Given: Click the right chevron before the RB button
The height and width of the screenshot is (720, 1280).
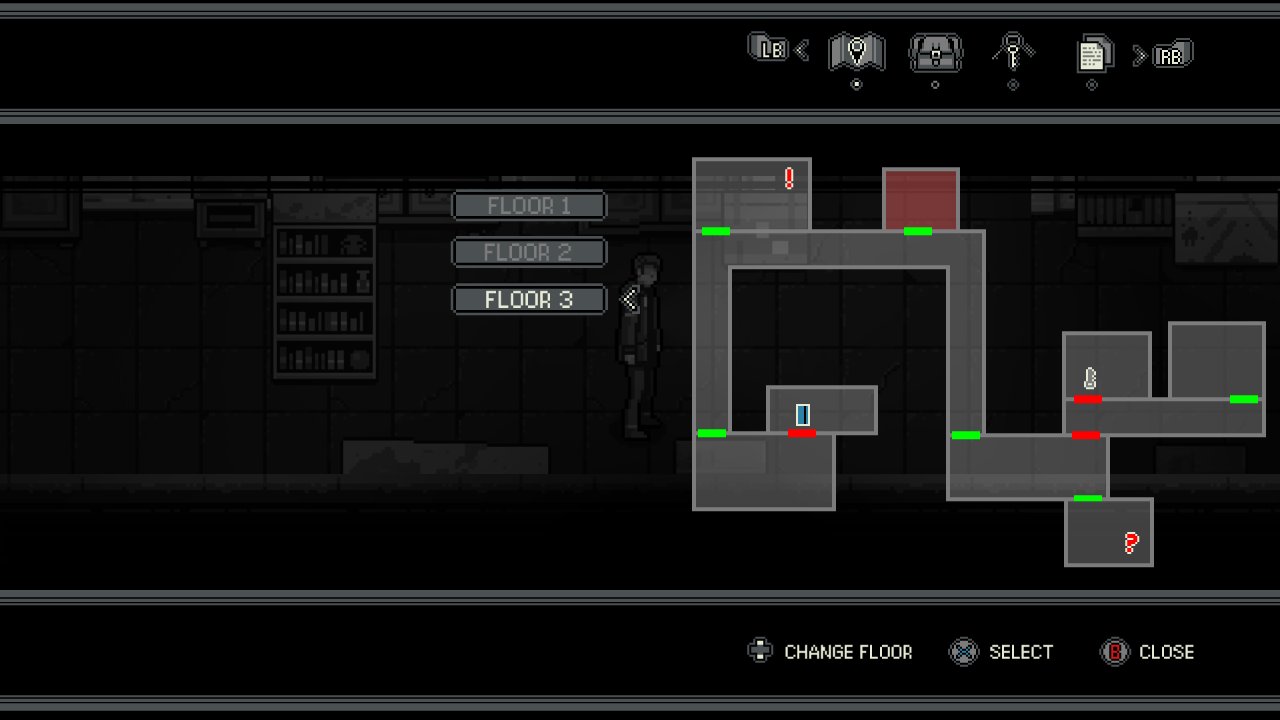Looking at the screenshot, I should click(1140, 53).
